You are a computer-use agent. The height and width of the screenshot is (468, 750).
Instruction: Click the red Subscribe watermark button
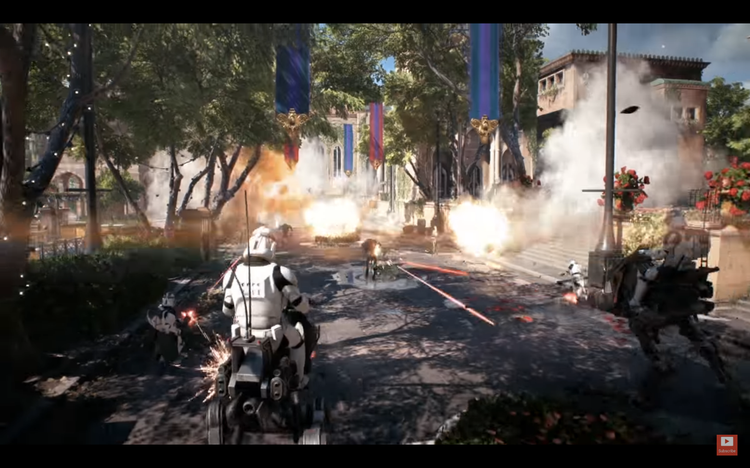point(727,444)
